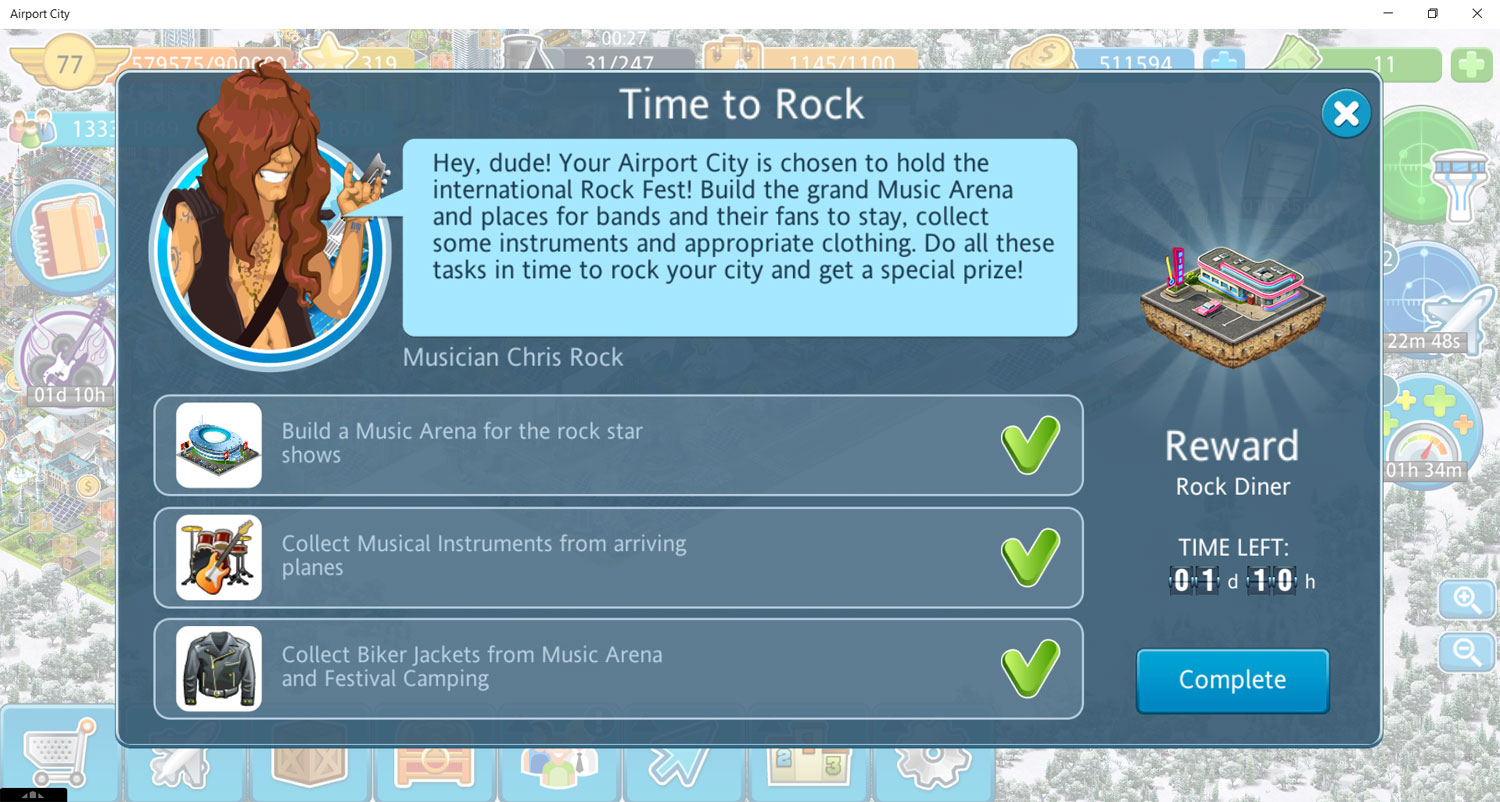Zoom in with the plus magnifier
The height and width of the screenshot is (802, 1500).
(1466, 600)
